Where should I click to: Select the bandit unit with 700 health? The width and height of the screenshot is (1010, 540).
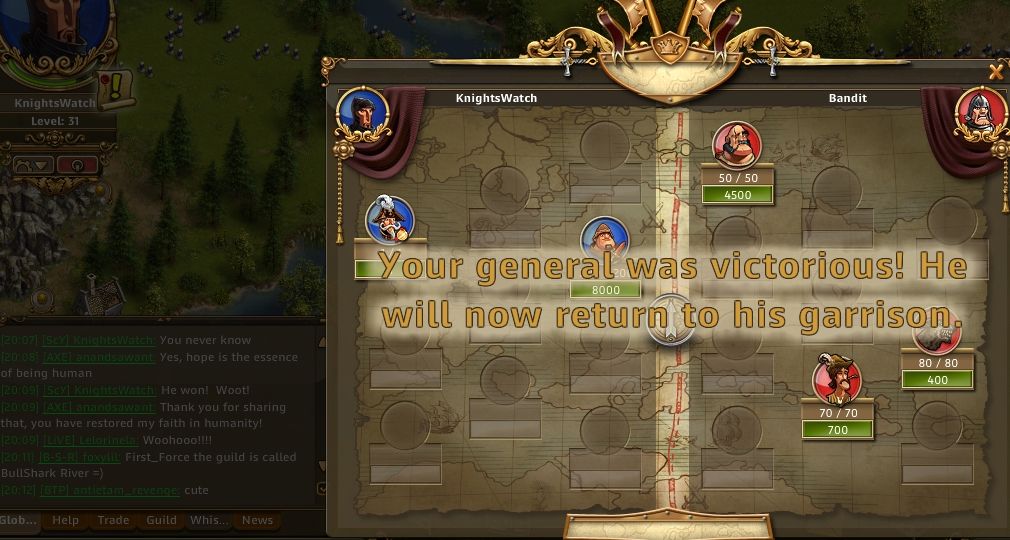coord(837,379)
